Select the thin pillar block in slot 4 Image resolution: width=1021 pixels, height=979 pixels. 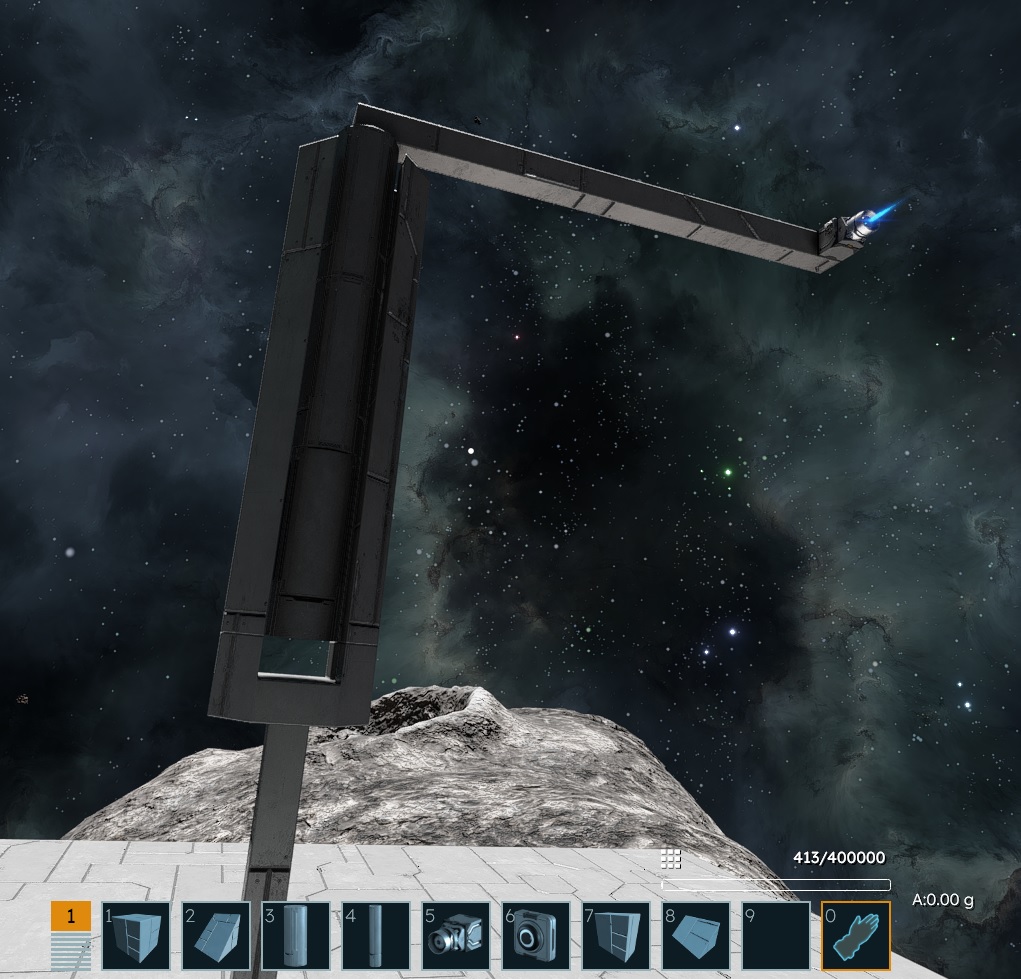pyautogui.click(x=376, y=936)
